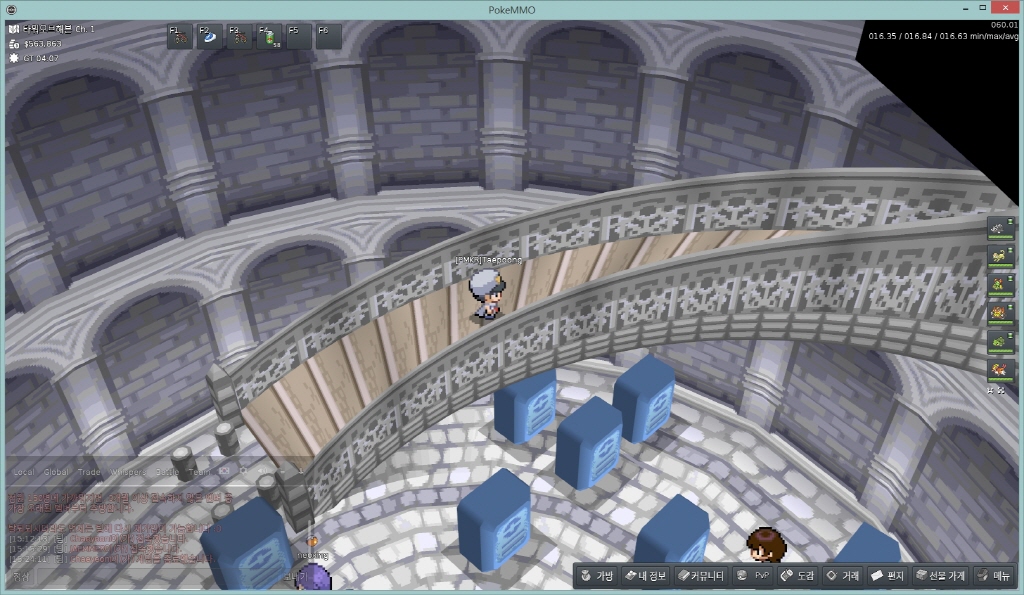Viewport: 1024px width, 595px height.
Task: Switch to the Battle chat tab
Action: coord(169,471)
